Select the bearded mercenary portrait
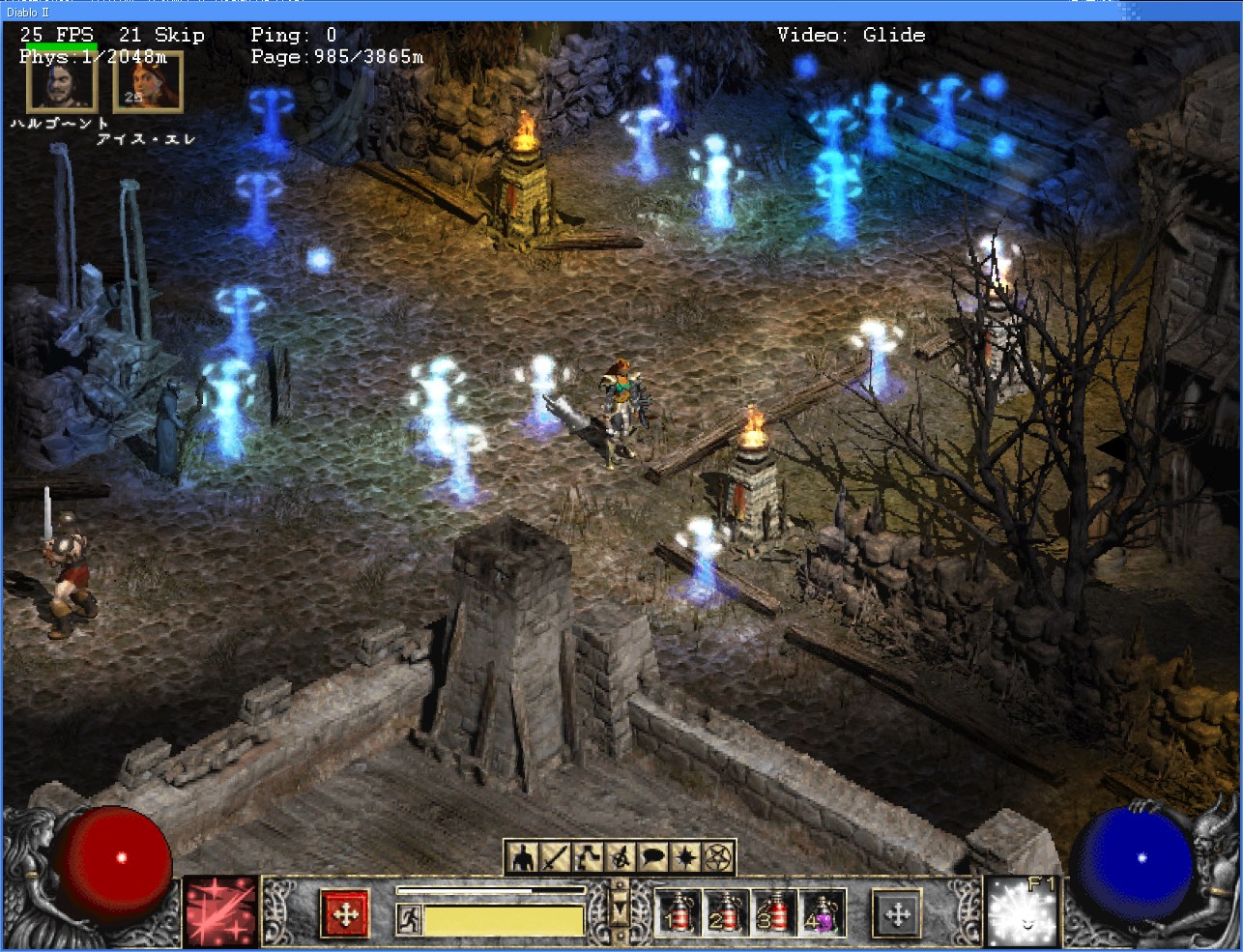This screenshot has width=1243, height=952. 60,79
